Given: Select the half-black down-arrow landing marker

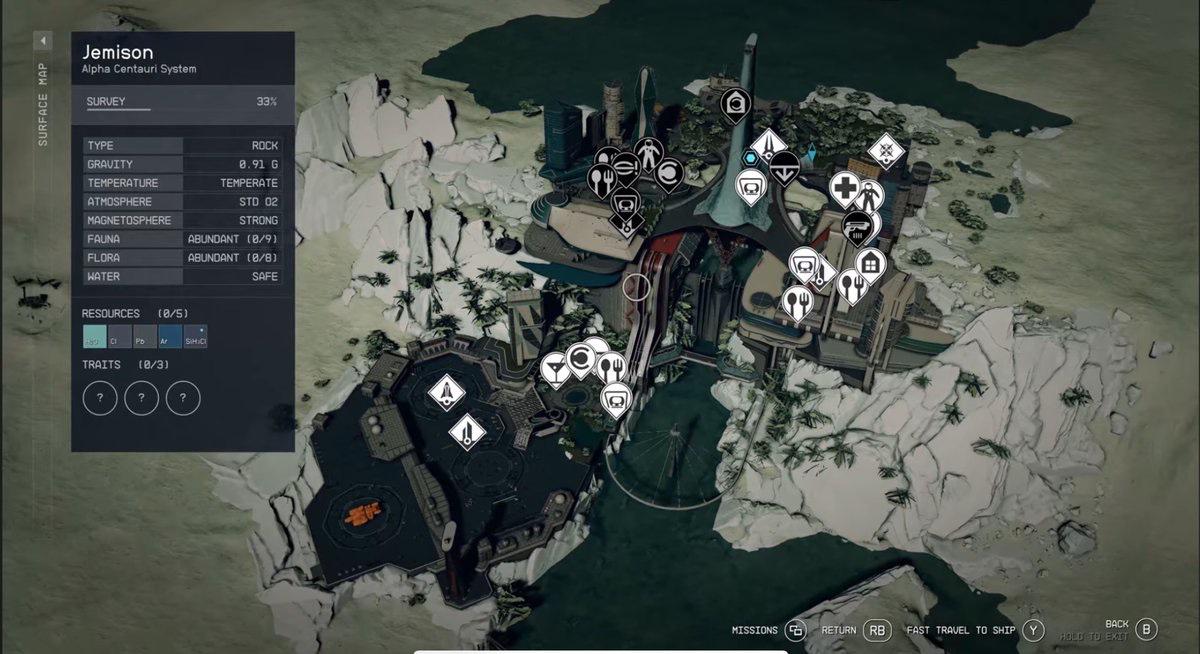Looking at the screenshot, I should (782, 166).
